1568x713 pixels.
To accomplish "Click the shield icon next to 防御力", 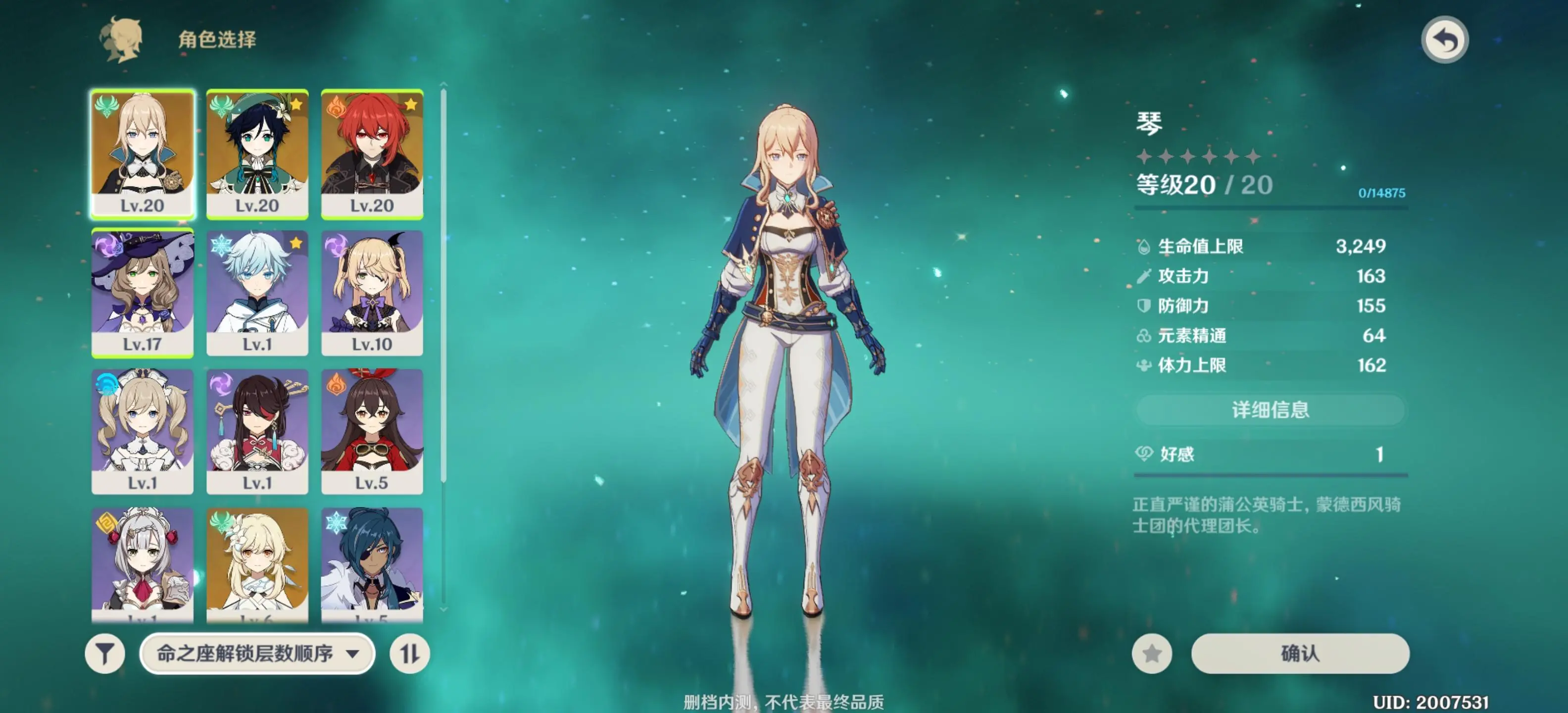I will pyautogui.click(x=1144, y=306).
